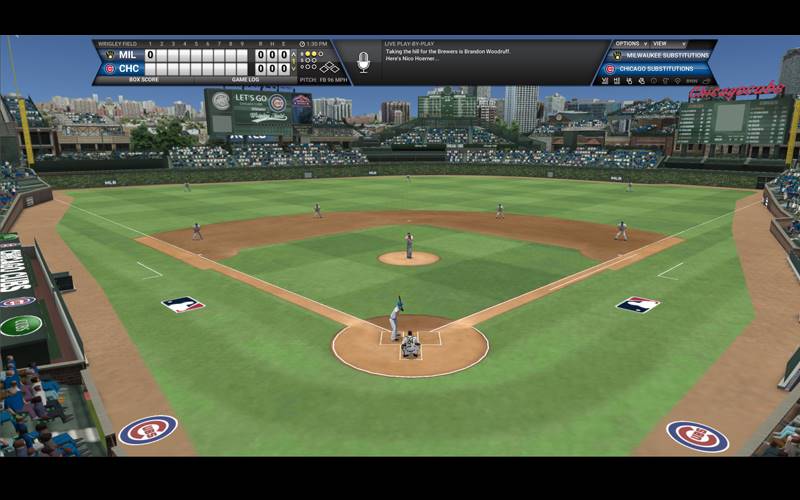The width and height of the screenshot is (800, 500).
Task: Click the scoreboard scroll down arrow
Action: coord(293,69)
